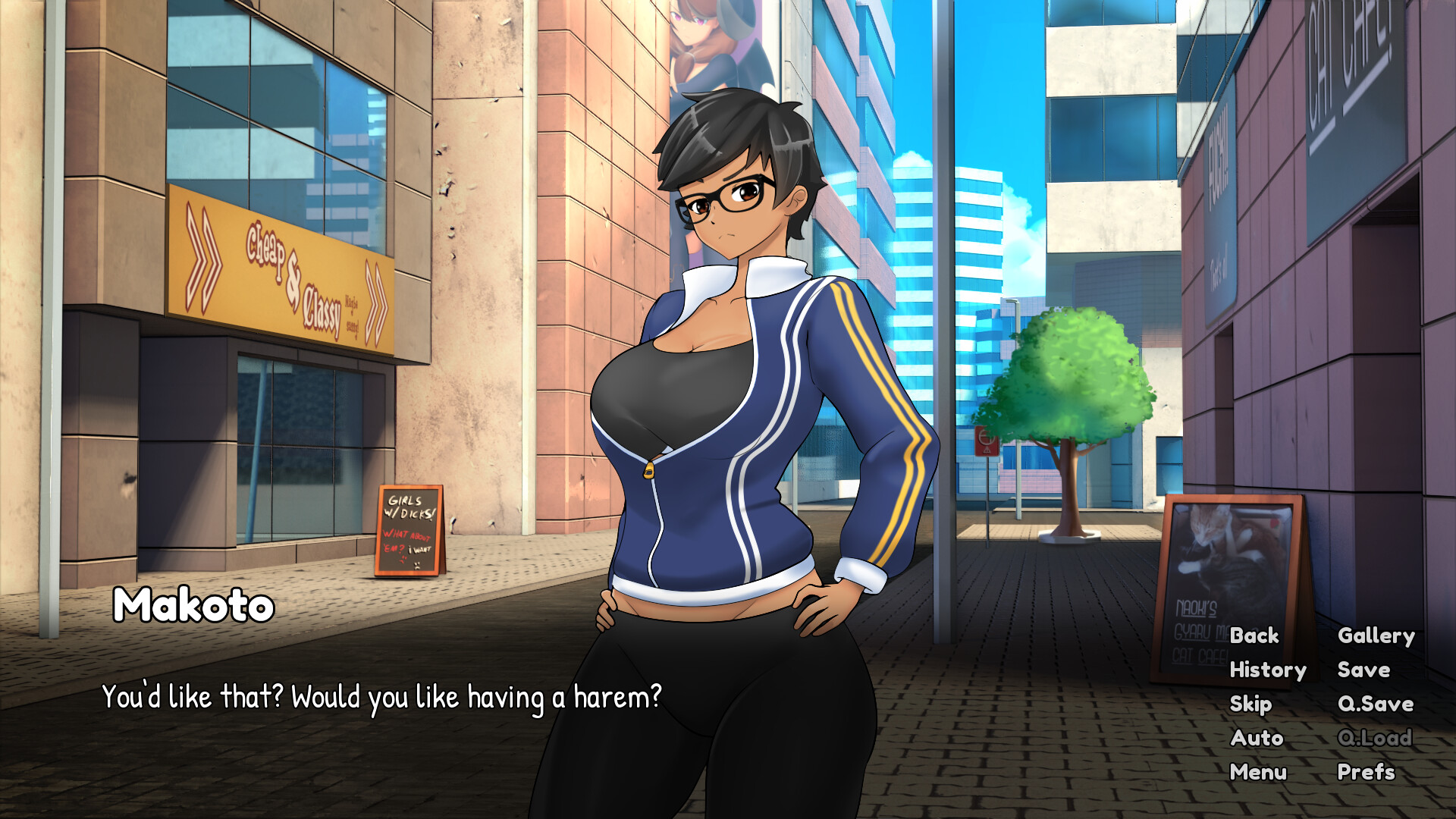Open the History dialogue log
This screenshot has height=819, width=1456.
pyautogui.click(x=1269, y=670)
